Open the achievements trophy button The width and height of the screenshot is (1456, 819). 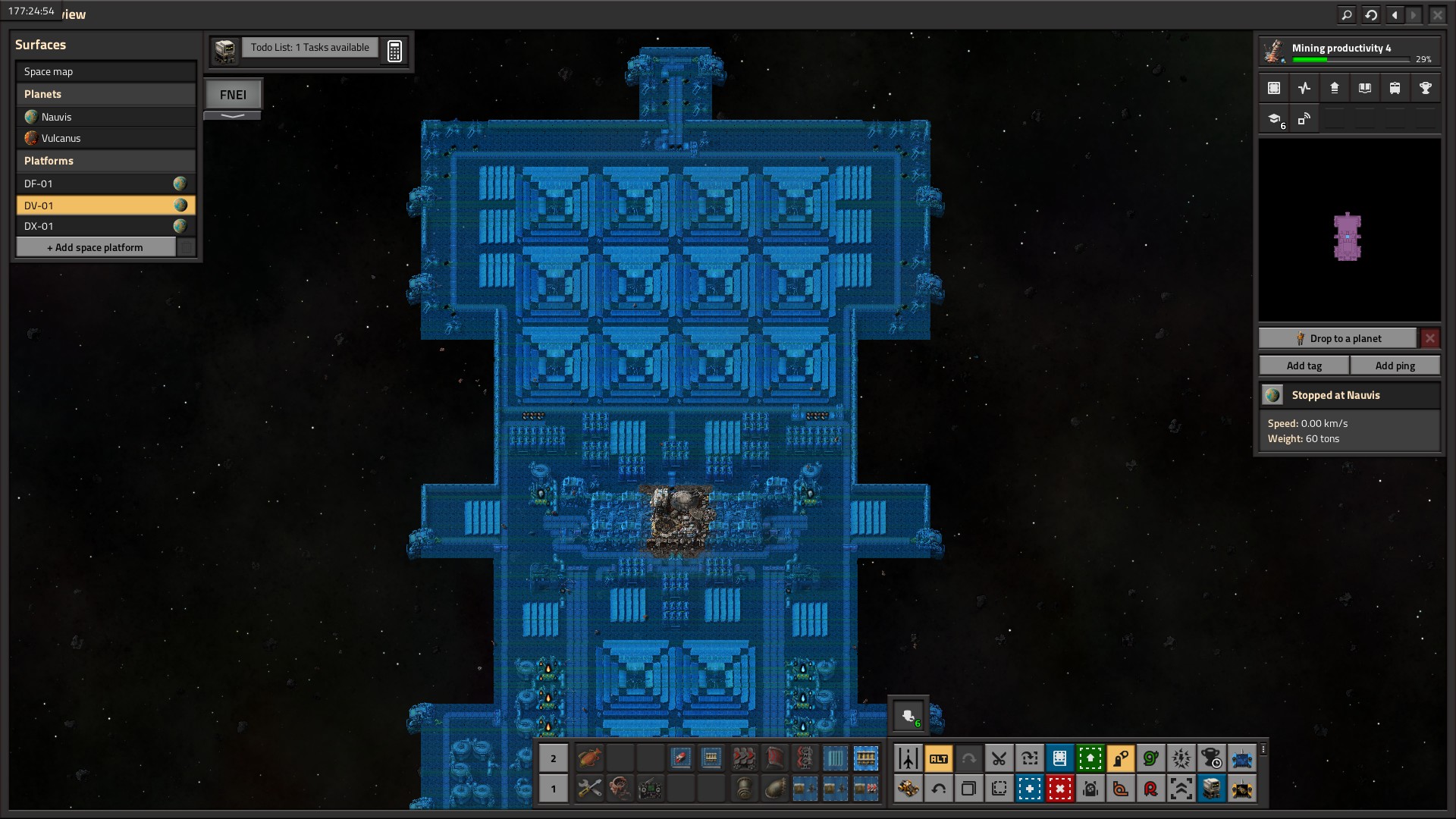coord(1425,88)
